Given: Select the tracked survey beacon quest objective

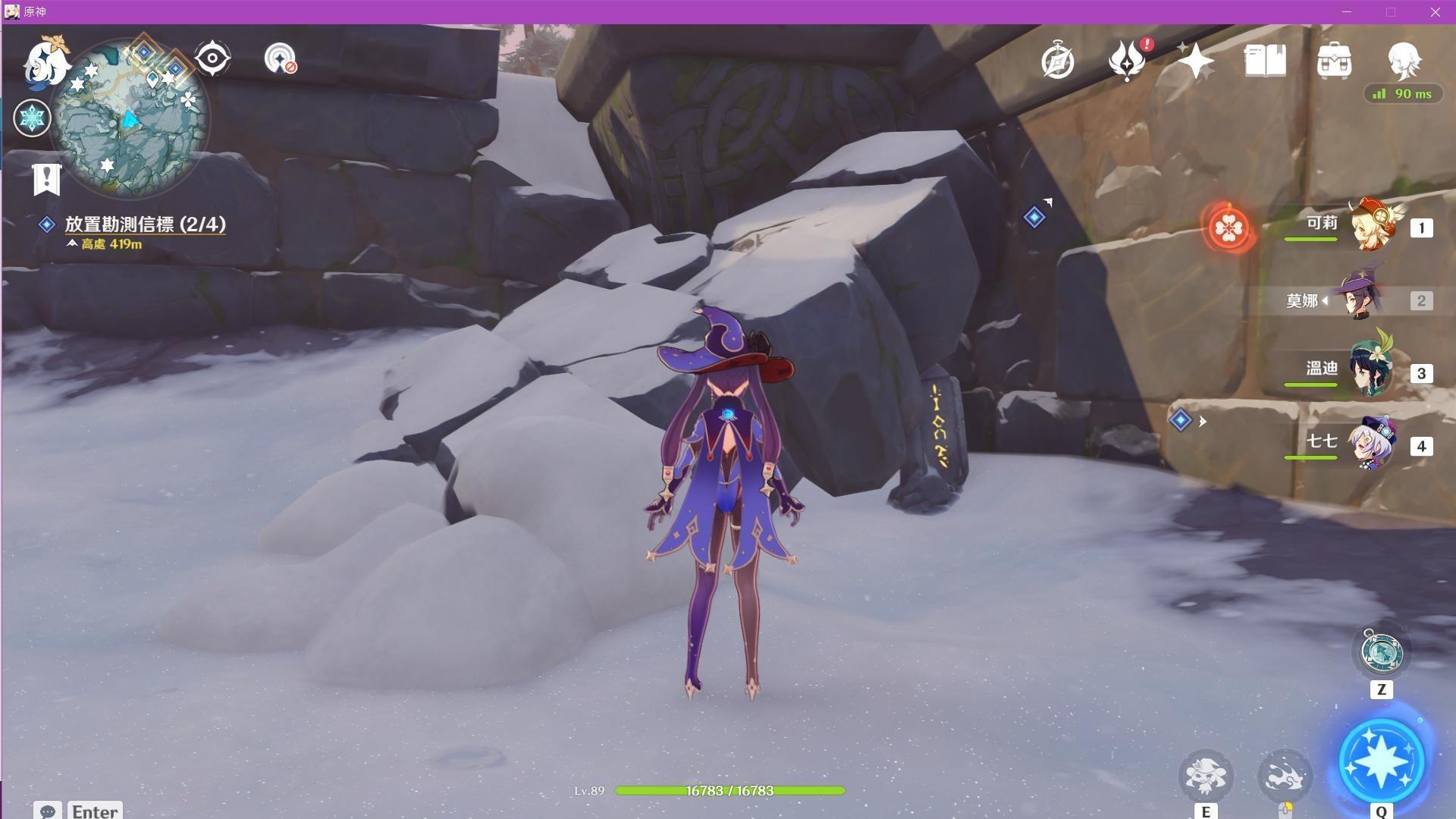Looking at the screenshot, I should (x=144, y=224).
